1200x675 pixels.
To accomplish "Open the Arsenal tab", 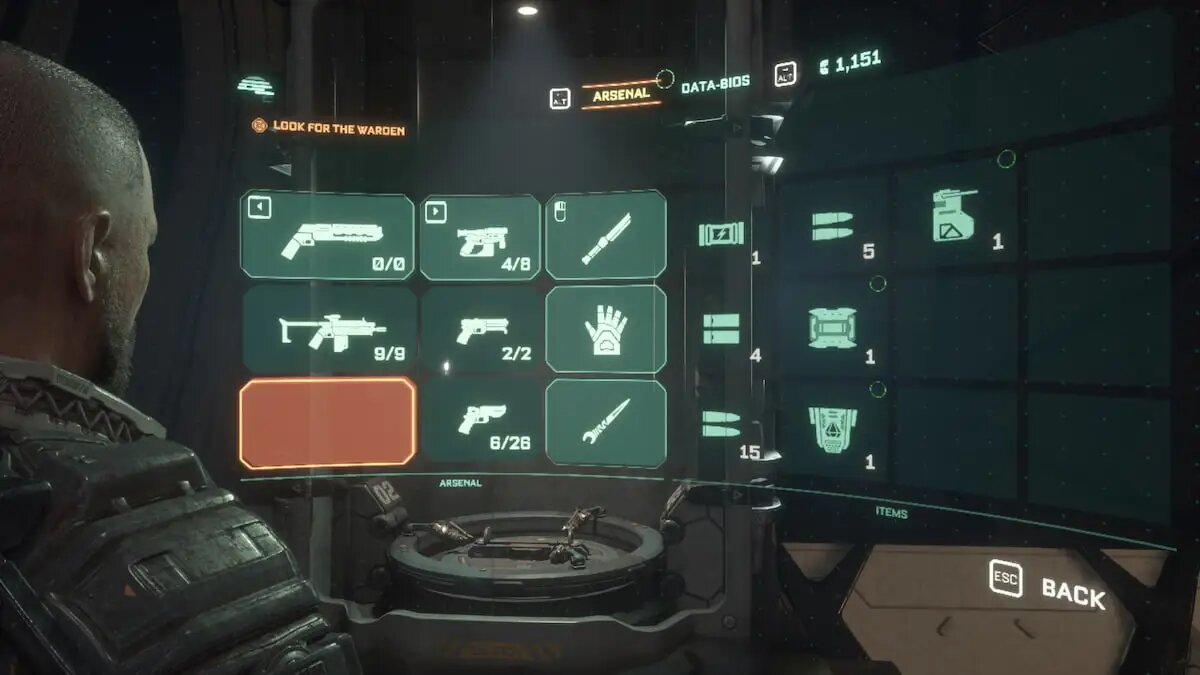I will click(621, 94).
